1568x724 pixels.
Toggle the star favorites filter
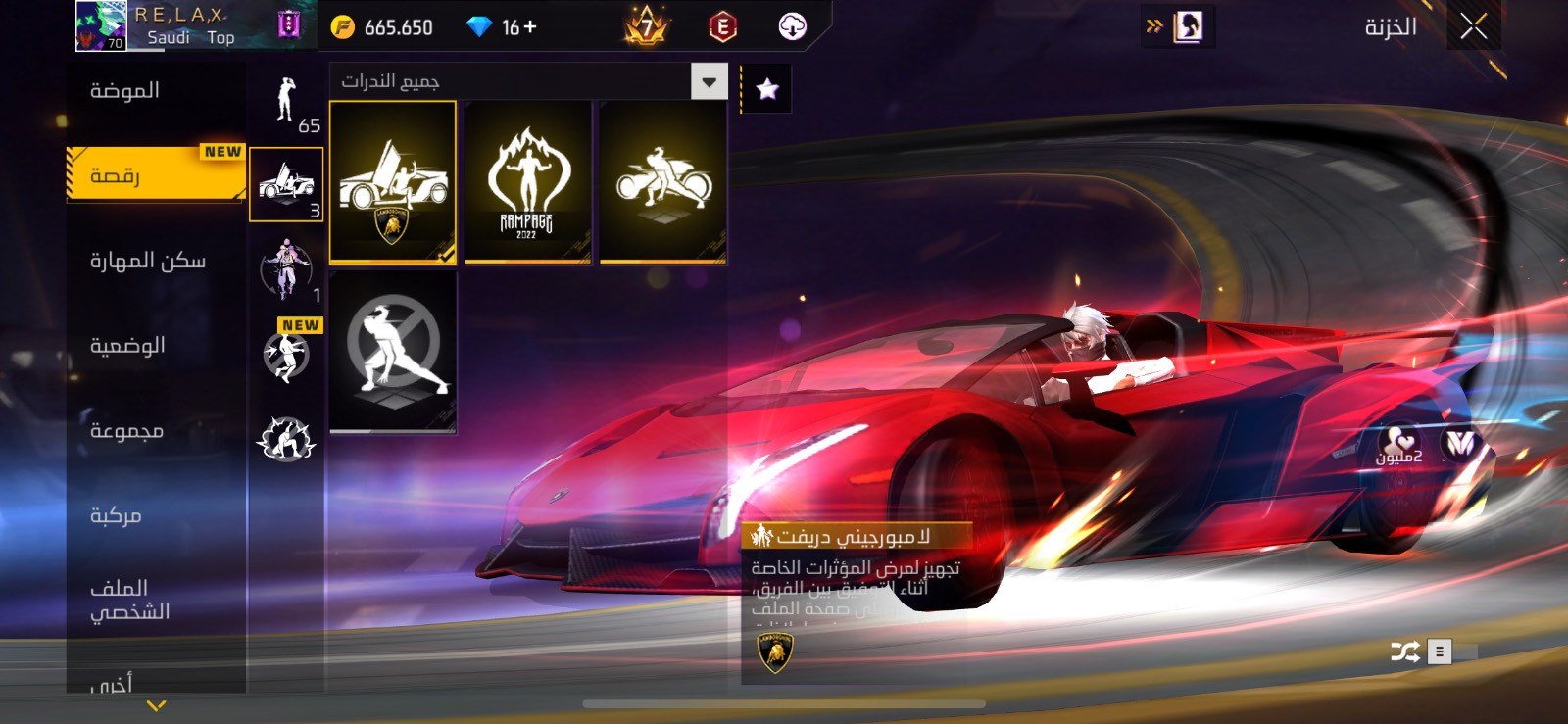(767, 89)
